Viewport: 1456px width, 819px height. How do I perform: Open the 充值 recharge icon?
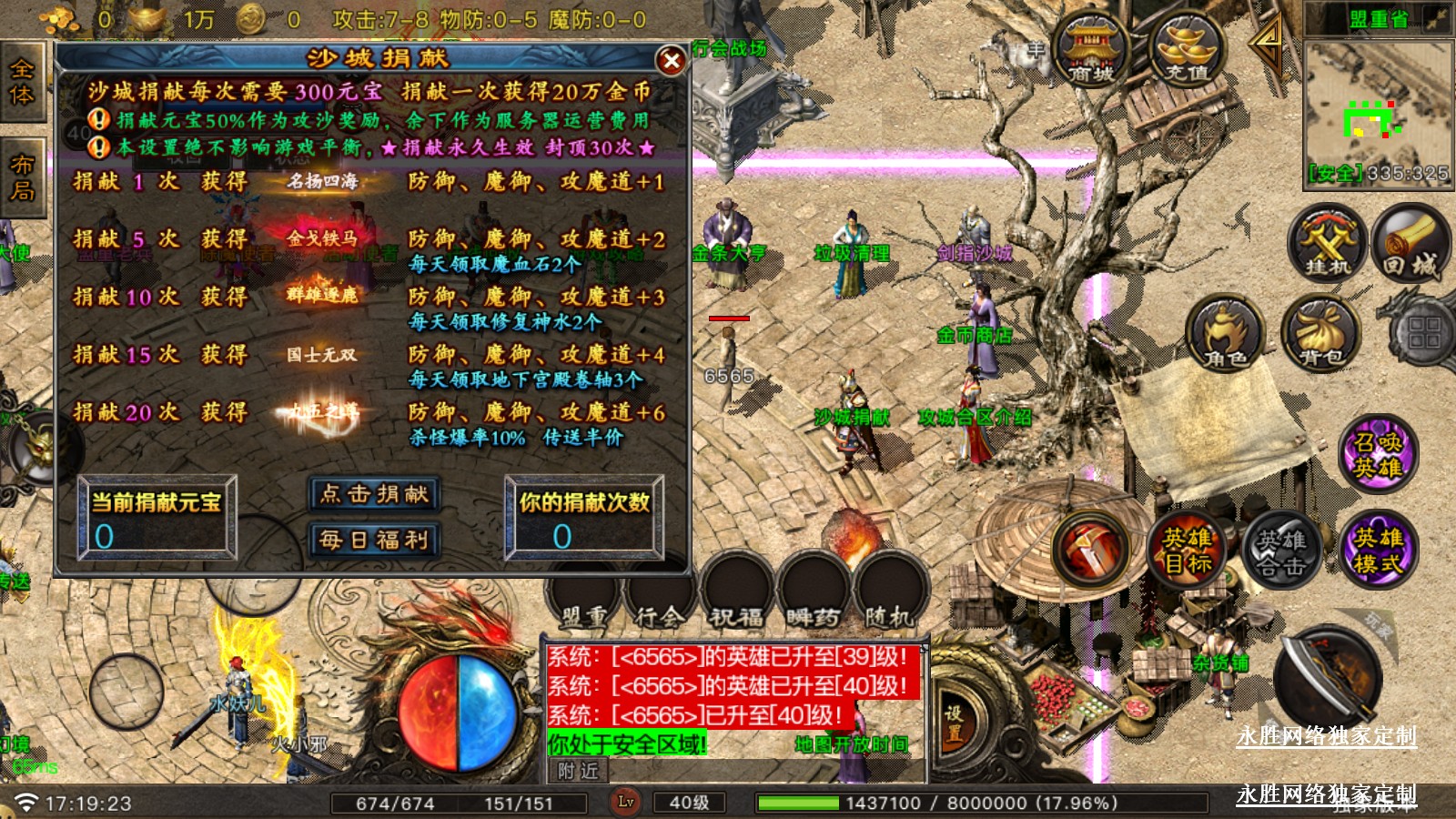(1187, 50)
